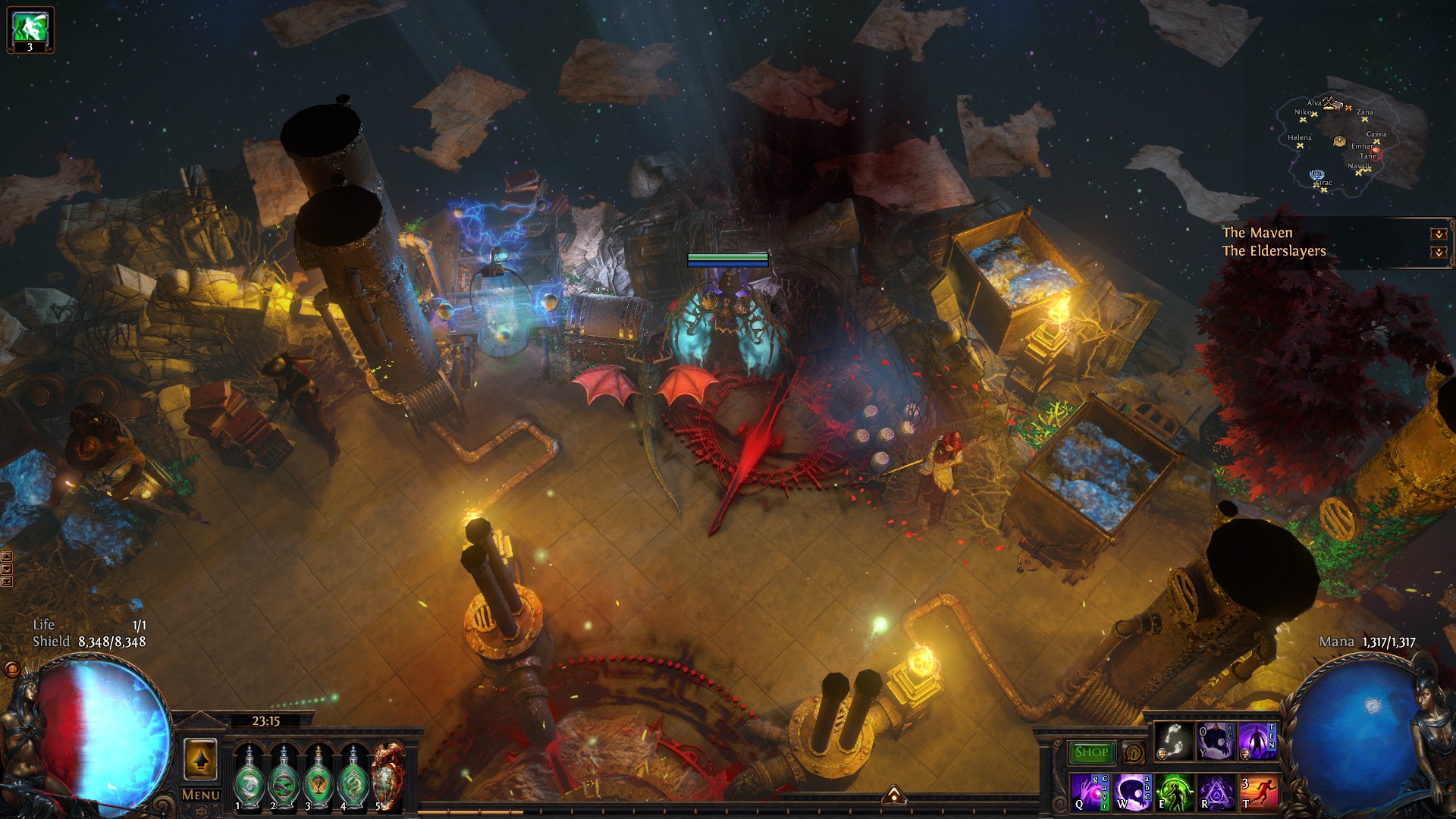Screen dimensions: 1456x819
Task: Activate the running man skill on T
Action: point(1258,792)
